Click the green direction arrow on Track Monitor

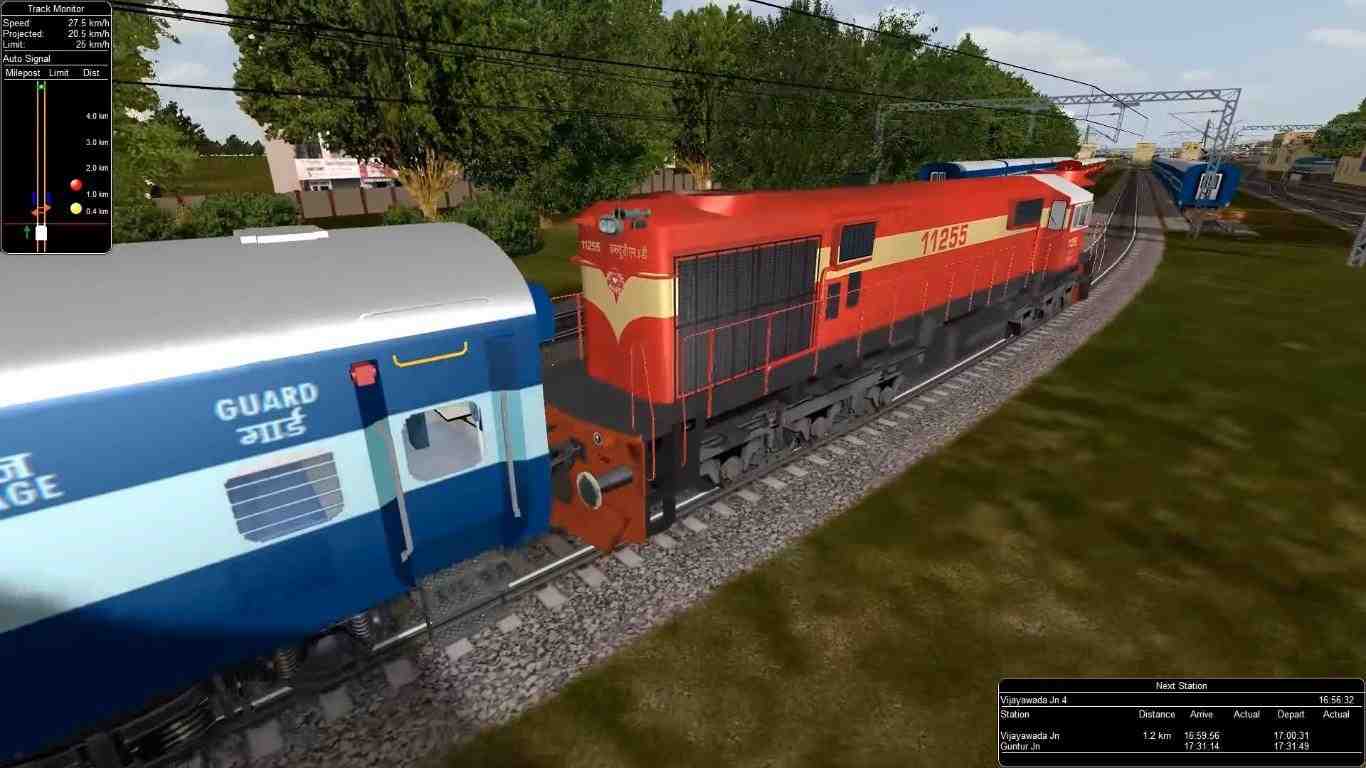click(x=25, y=230)
